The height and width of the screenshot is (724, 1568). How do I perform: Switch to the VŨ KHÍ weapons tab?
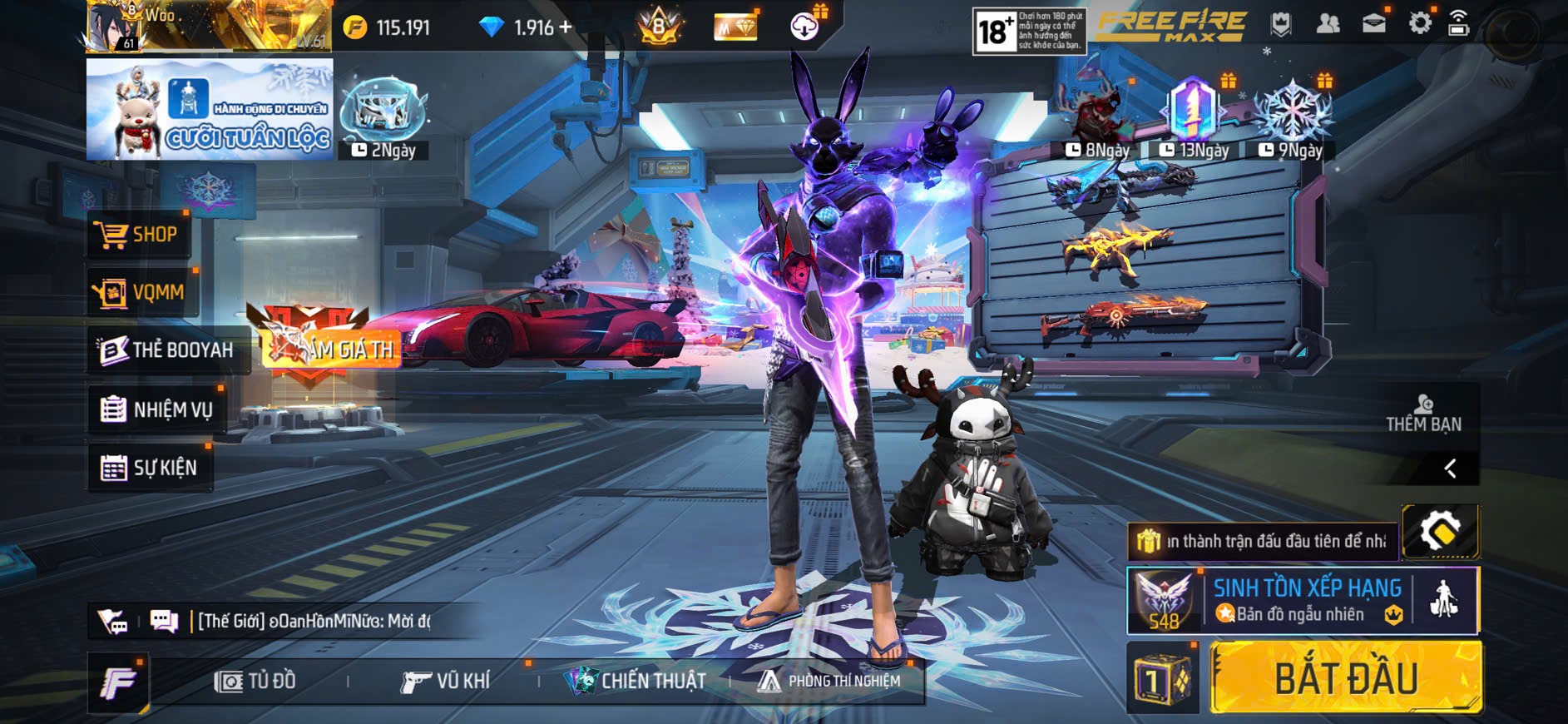point(446,682)
